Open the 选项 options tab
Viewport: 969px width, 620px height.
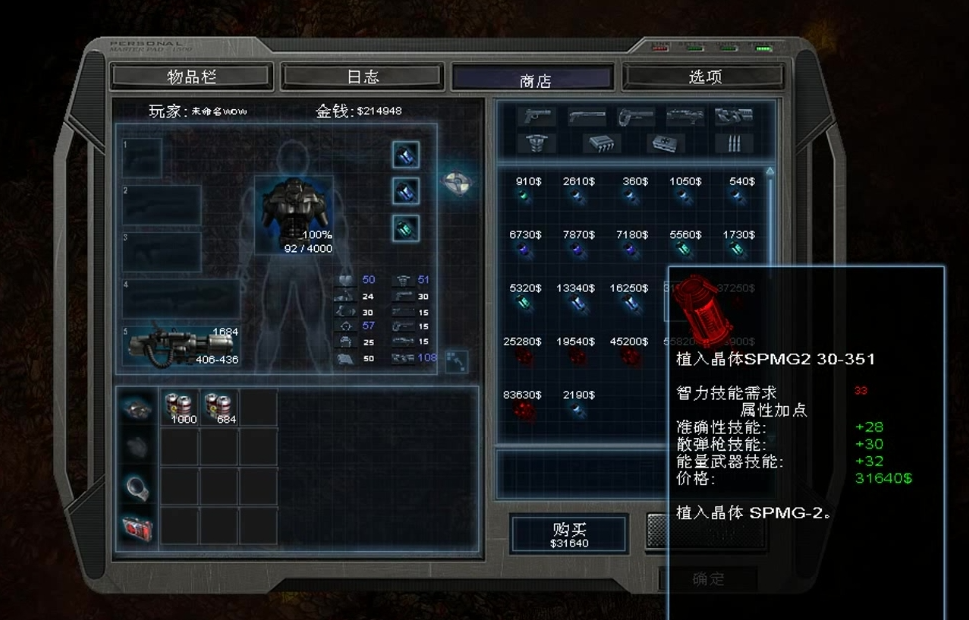[x=704, y=76]
